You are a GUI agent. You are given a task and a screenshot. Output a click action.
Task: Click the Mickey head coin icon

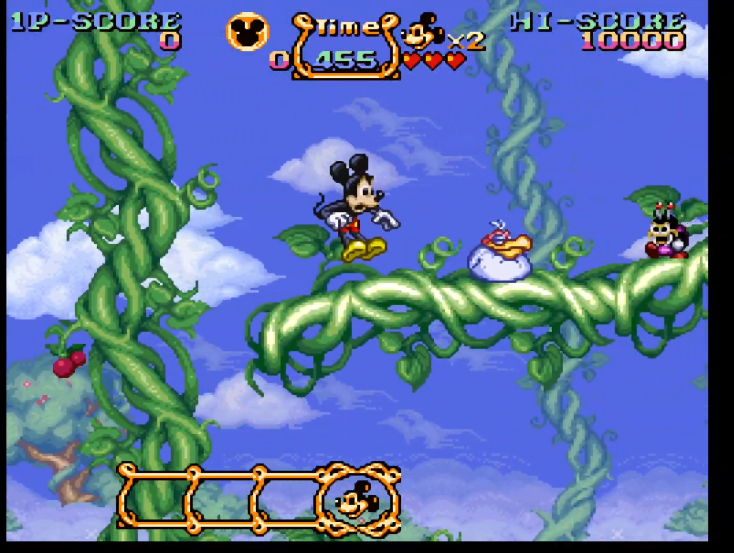click(x=247, y=31)
